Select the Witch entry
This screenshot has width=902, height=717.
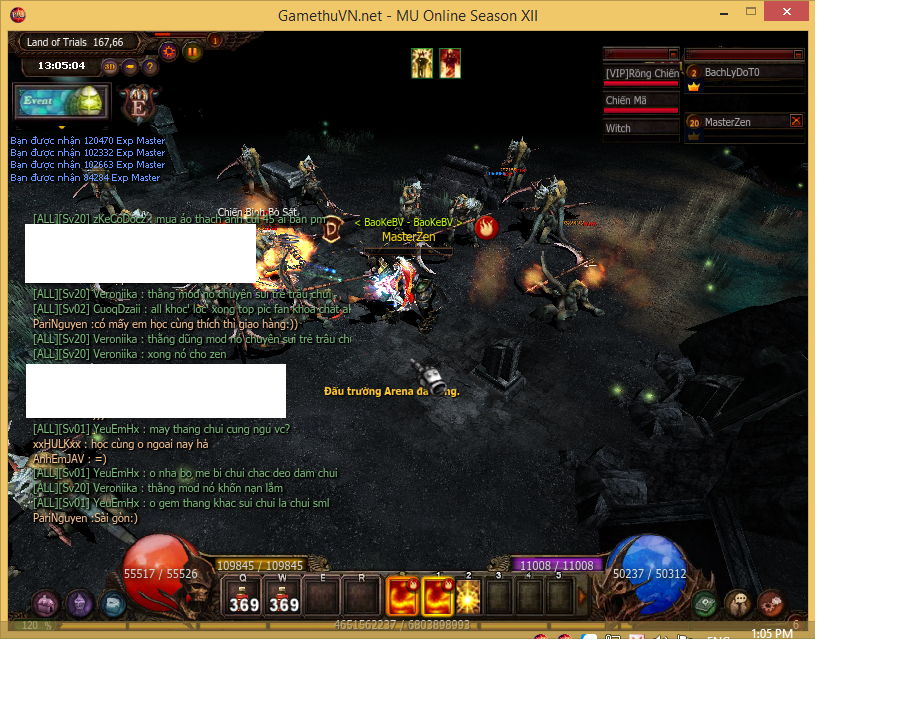(x=641, y=129)
